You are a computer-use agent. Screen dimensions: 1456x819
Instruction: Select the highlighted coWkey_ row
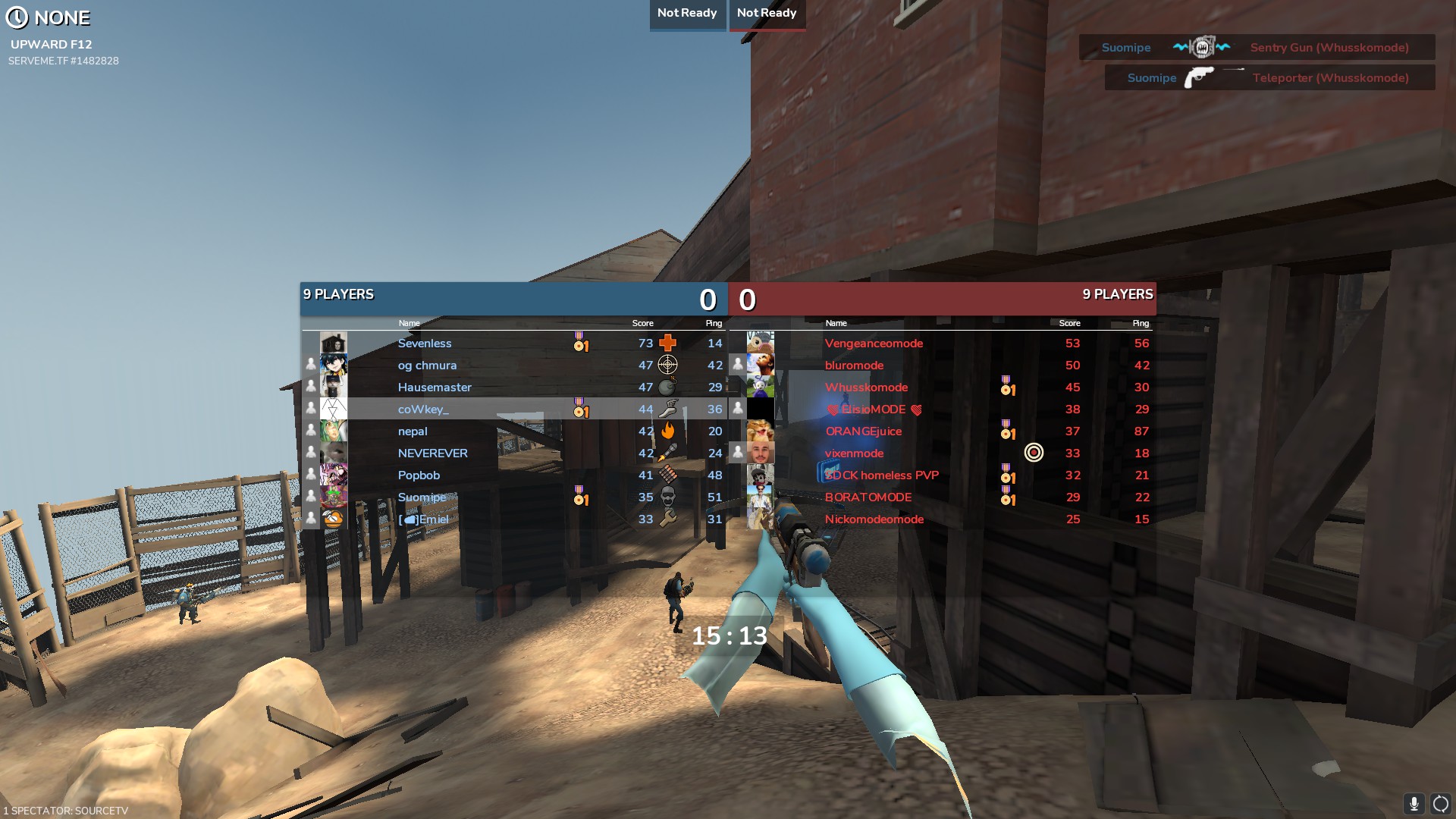click(423, 409)
